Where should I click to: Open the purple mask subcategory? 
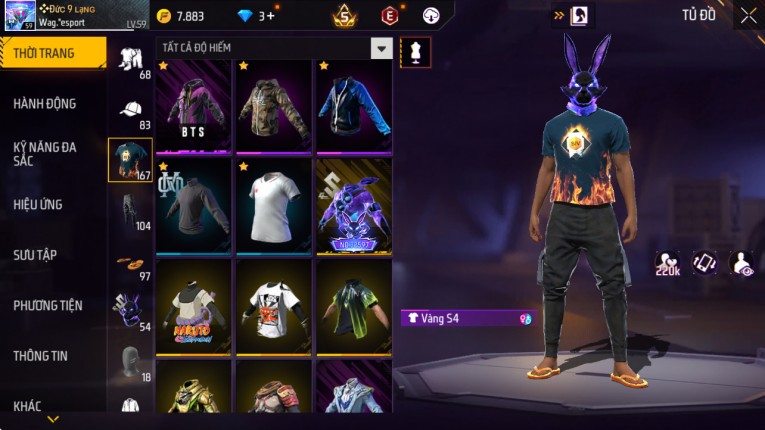(130, 312)
